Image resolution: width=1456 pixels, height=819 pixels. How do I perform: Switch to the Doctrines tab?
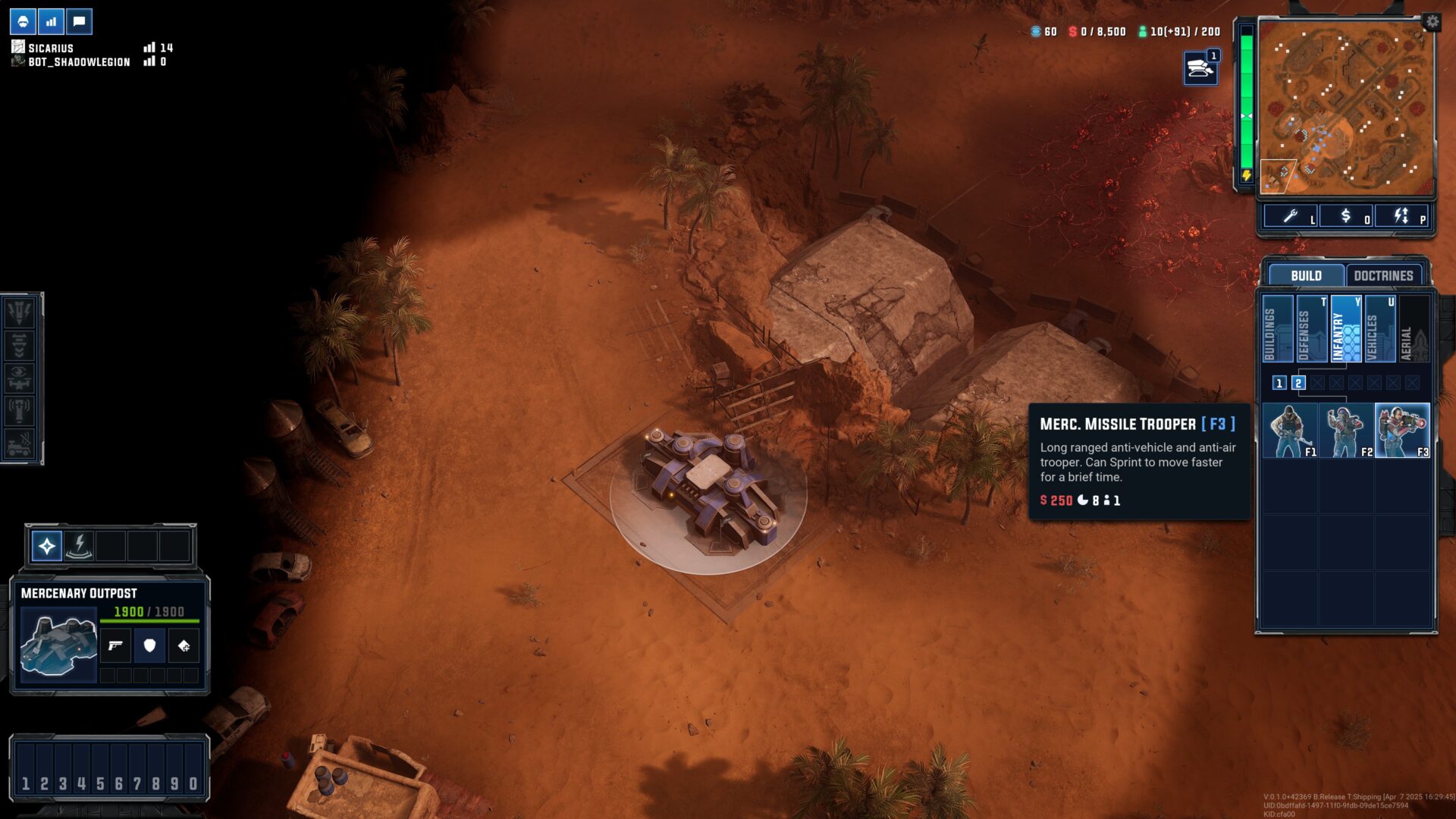coord(1383,275)
